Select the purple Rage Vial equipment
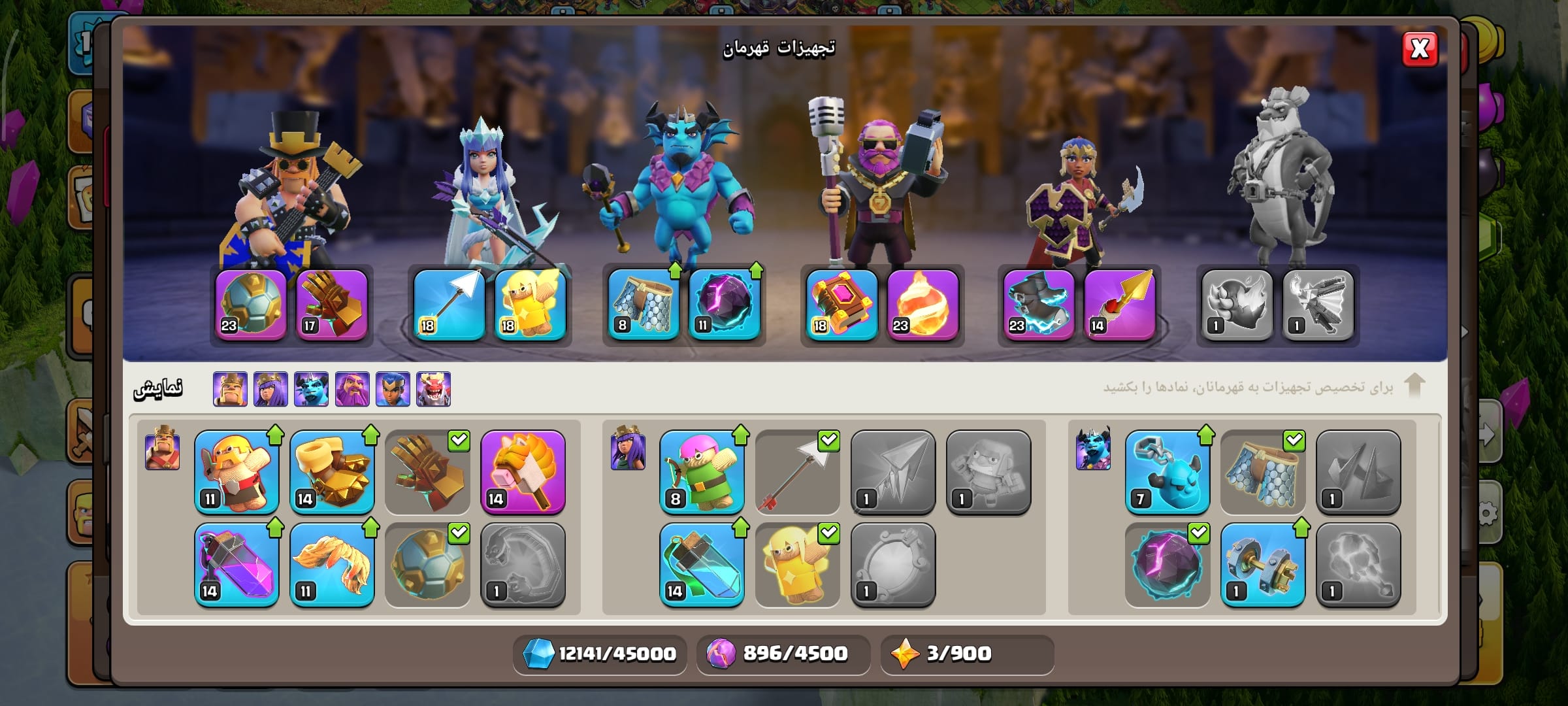 [x=237, y=565]
